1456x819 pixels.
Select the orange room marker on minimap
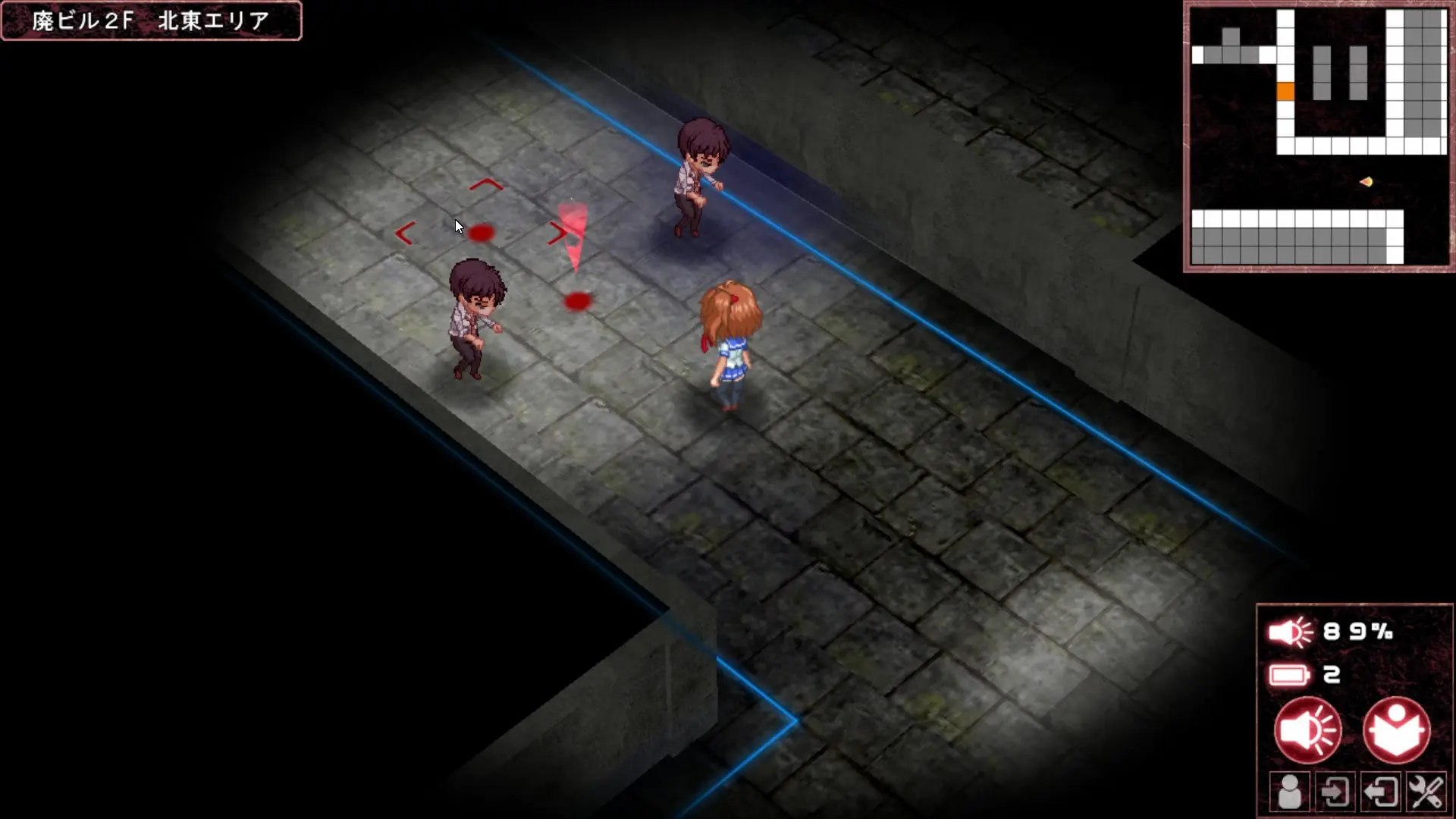point(1285,92)
